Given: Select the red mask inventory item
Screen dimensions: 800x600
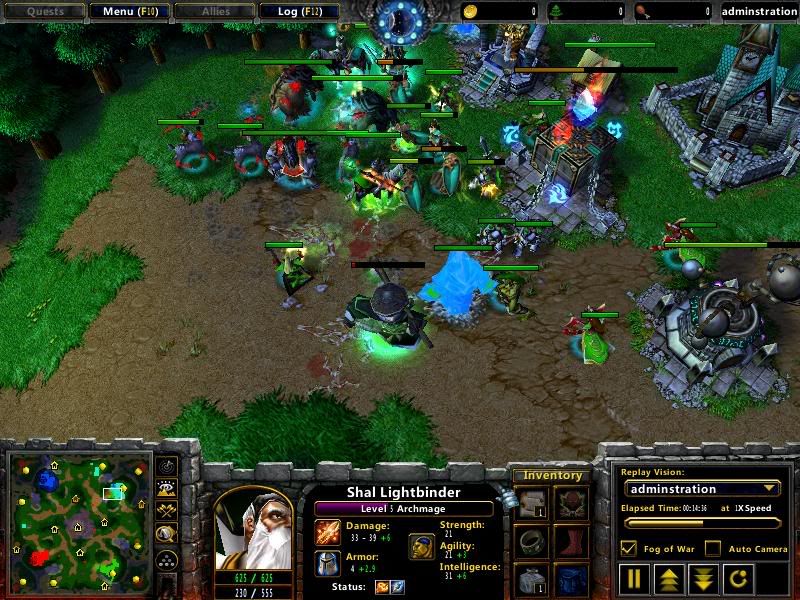Looking at the screenshot, I should [x=569, y=505].
